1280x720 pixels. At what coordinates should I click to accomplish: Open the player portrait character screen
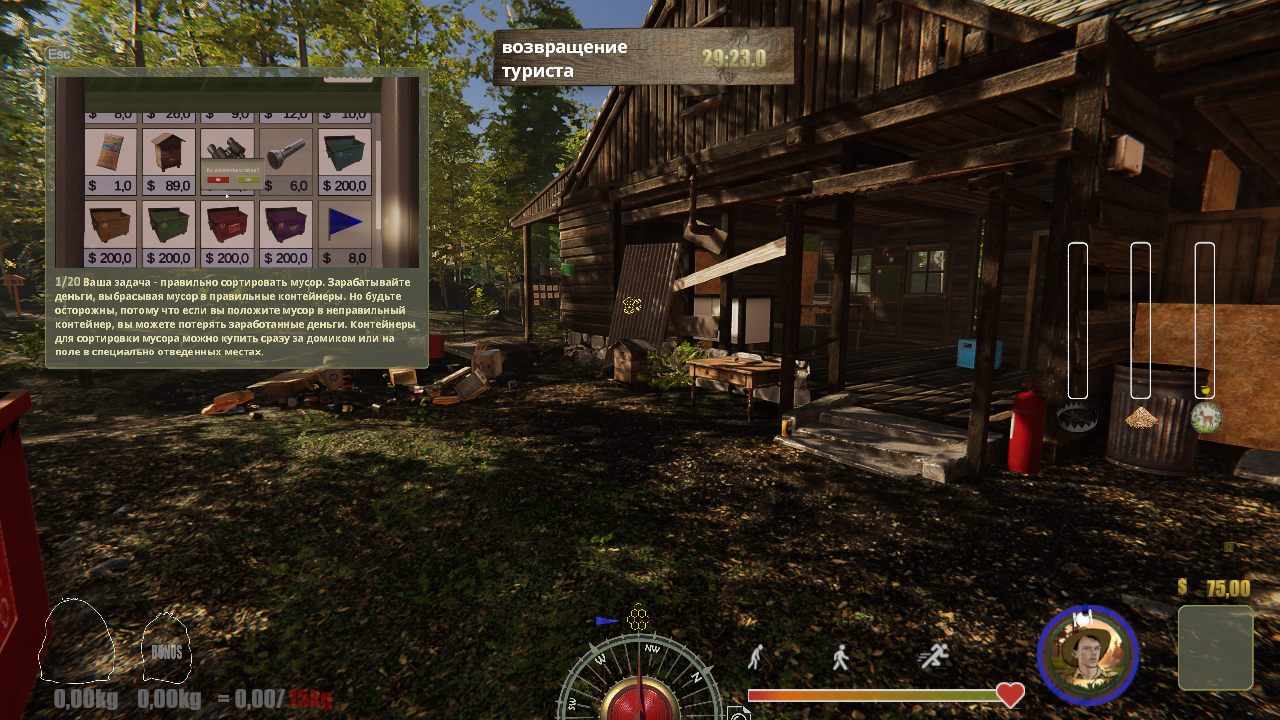point(1090,655)
